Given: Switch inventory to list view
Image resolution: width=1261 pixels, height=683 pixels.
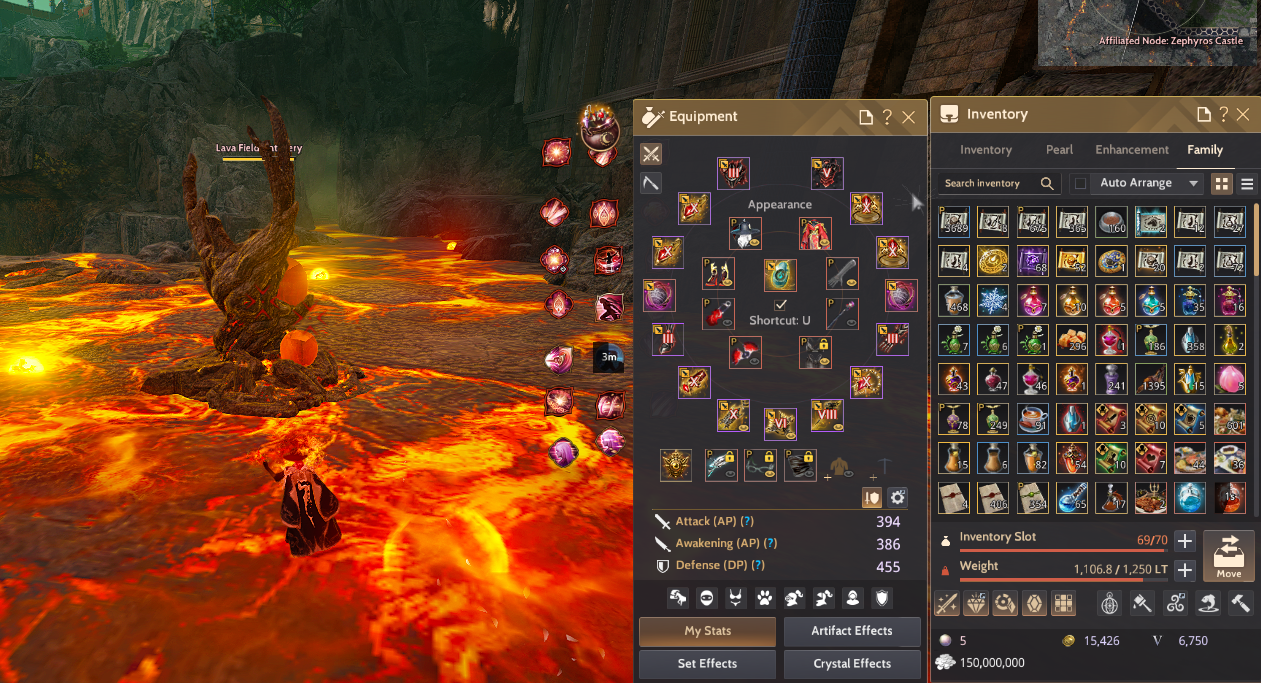Looking at the screenshot, I should pos(1247,184).
